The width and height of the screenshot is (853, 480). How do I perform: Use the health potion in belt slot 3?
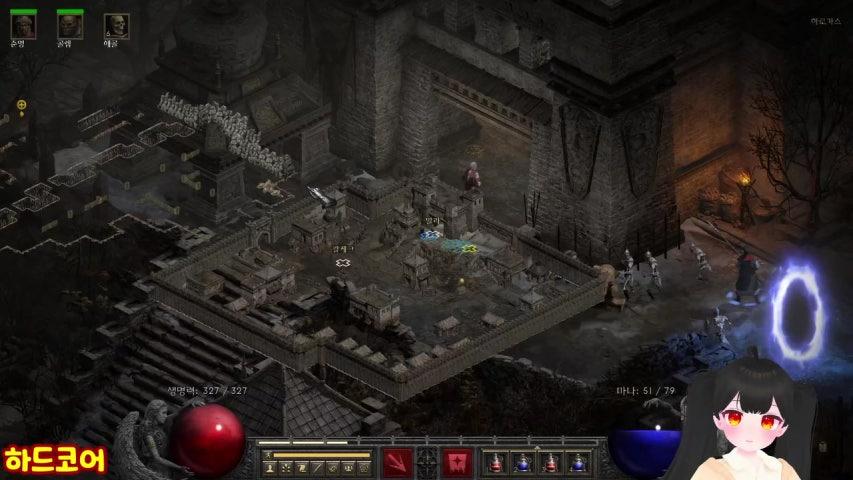[549, 463]
